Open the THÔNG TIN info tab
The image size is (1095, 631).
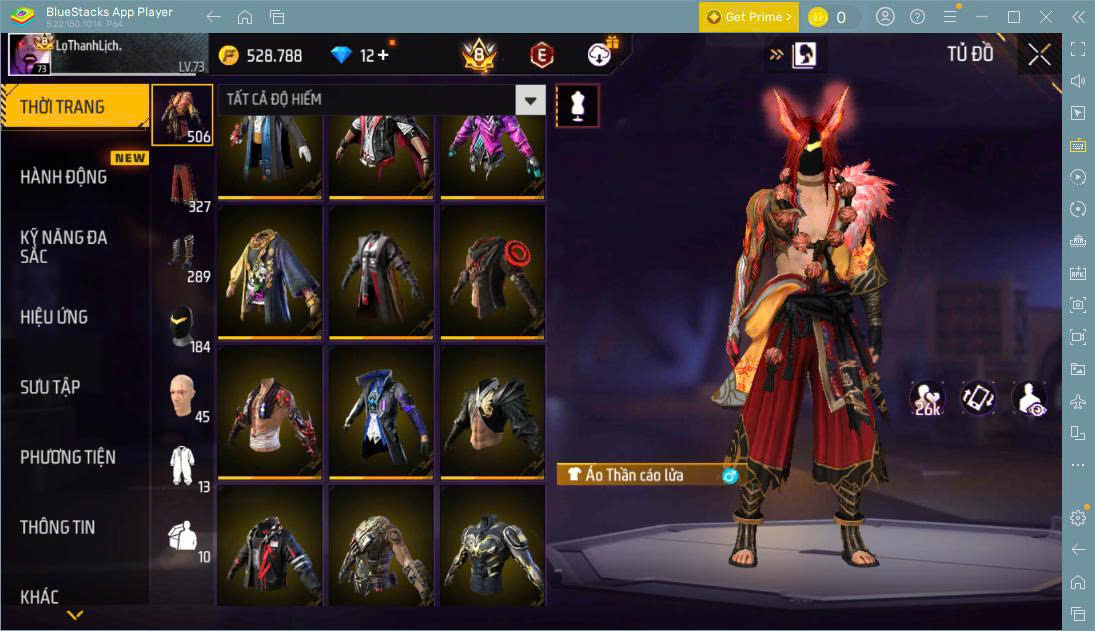point(58,527)
